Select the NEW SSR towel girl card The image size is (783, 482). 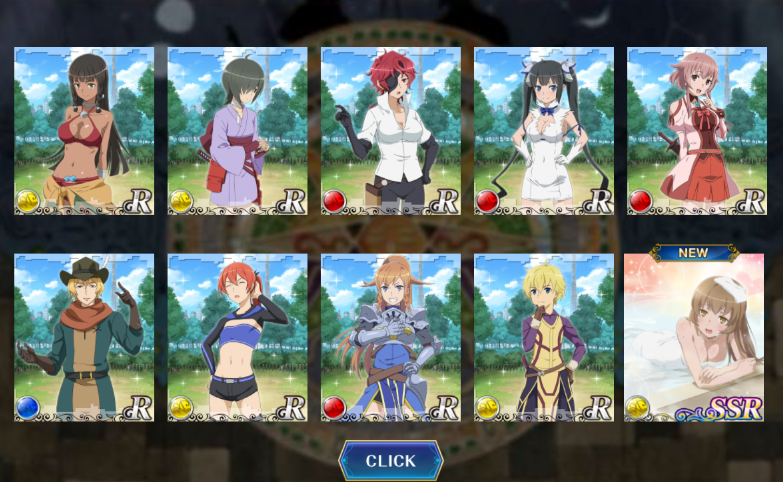(693, 337)
